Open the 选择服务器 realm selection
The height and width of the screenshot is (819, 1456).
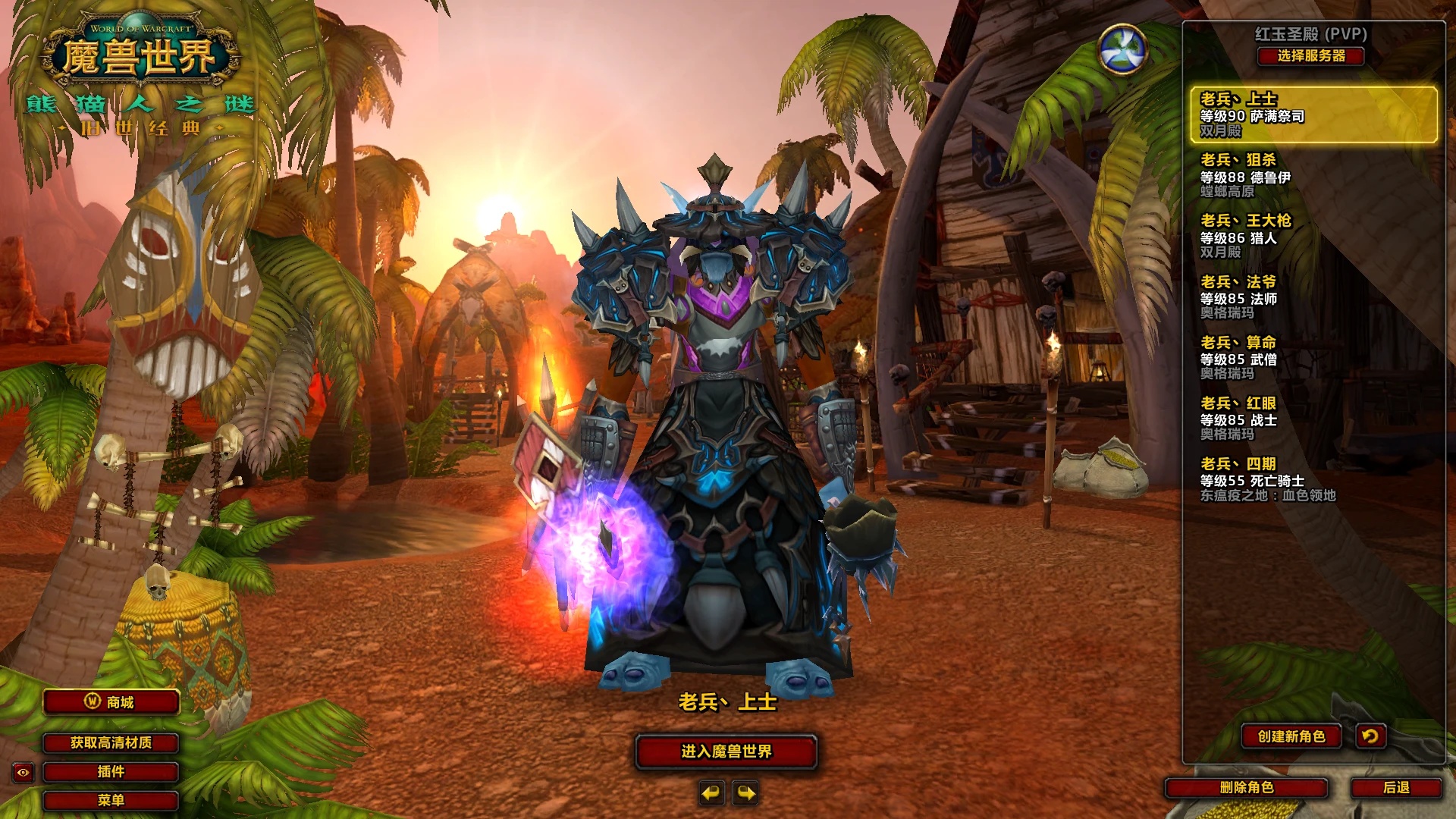[x=1310, y=56]
